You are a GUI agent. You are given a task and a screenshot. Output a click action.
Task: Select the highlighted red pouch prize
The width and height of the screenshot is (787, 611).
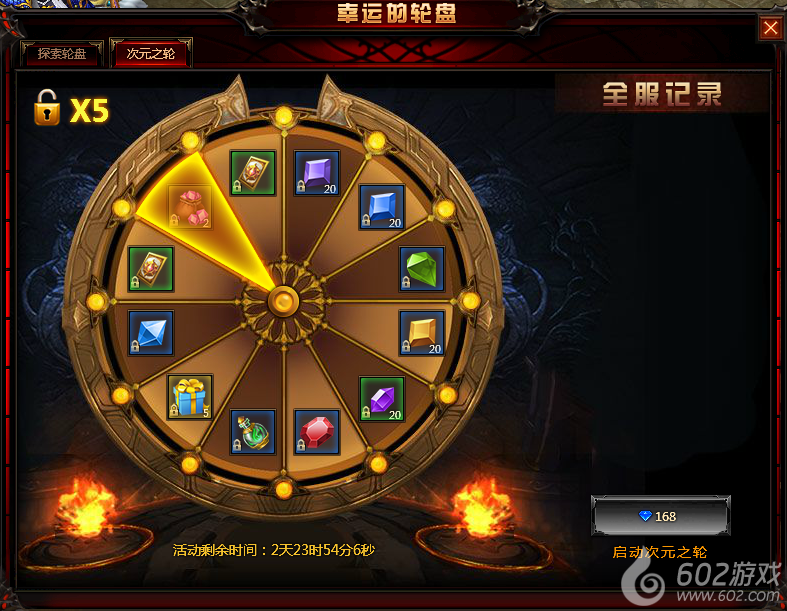coord(190,208)
